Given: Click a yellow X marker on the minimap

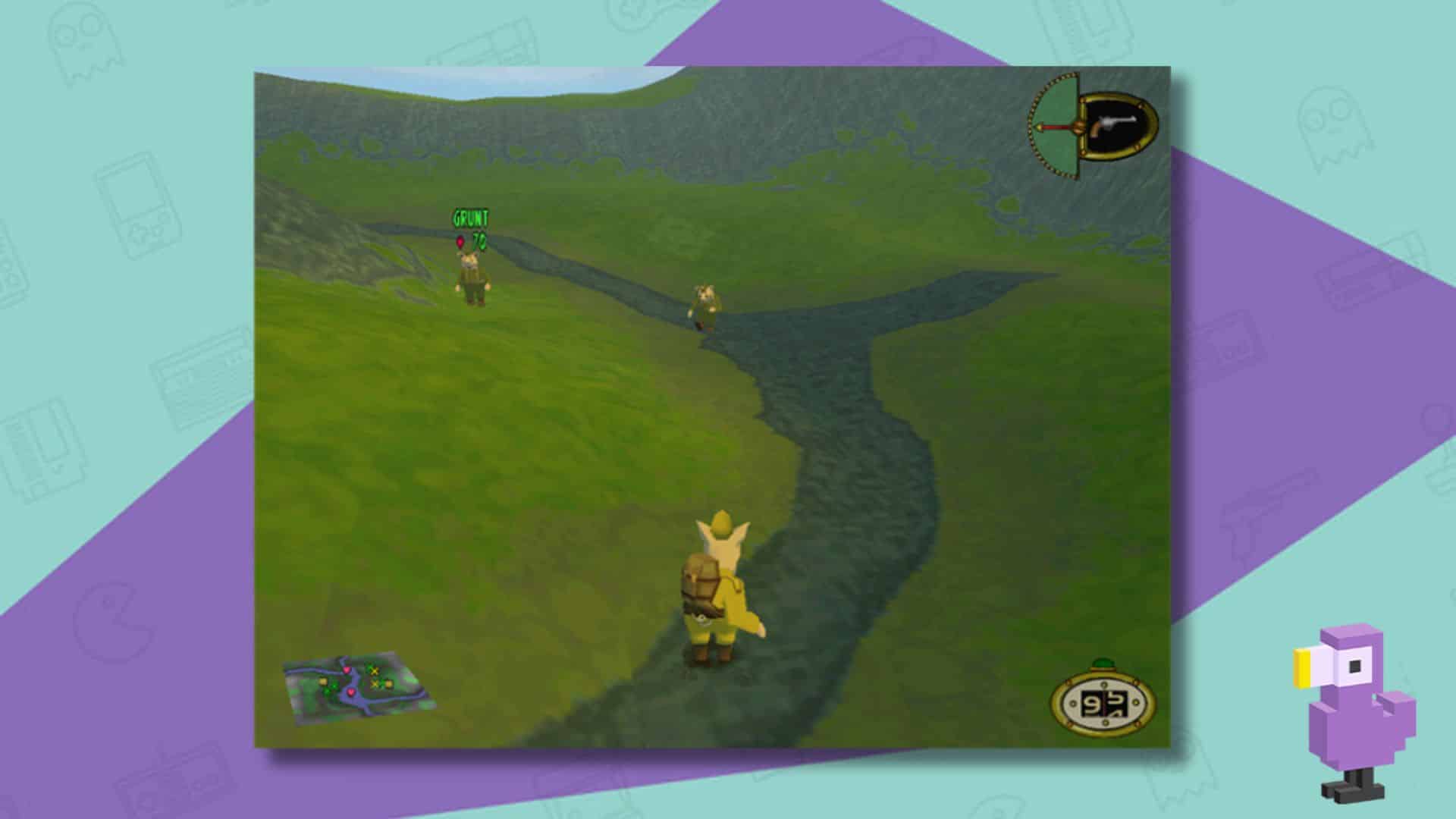Looking at the screenshot, I should click(375, 671).
